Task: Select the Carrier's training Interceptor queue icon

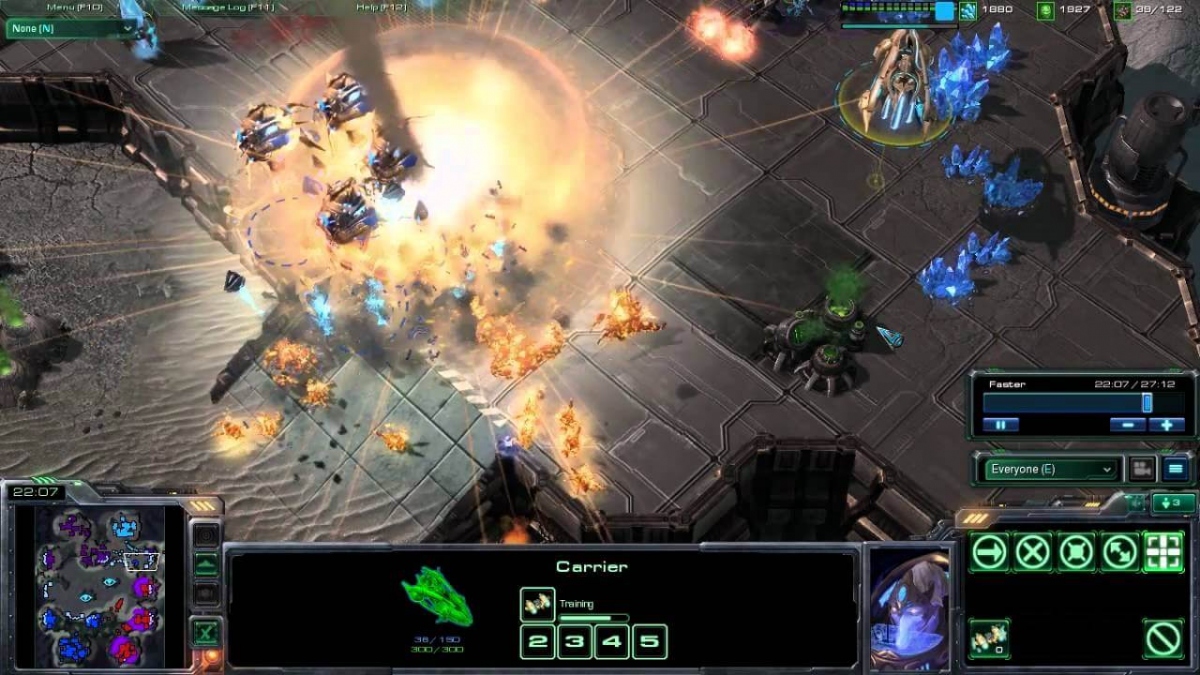Action: point(537,603)
